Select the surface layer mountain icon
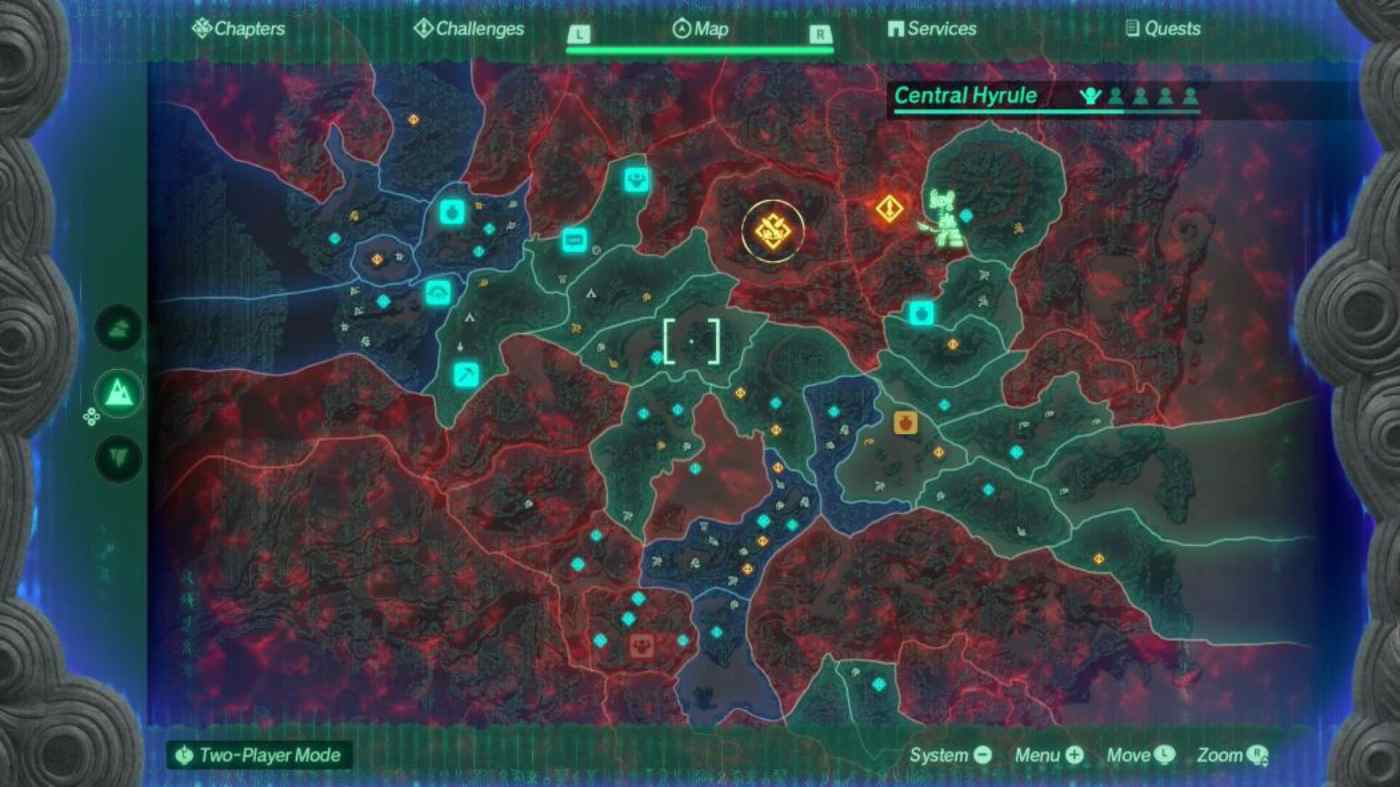The image size is (1400, 787). (x=119, y=393)
